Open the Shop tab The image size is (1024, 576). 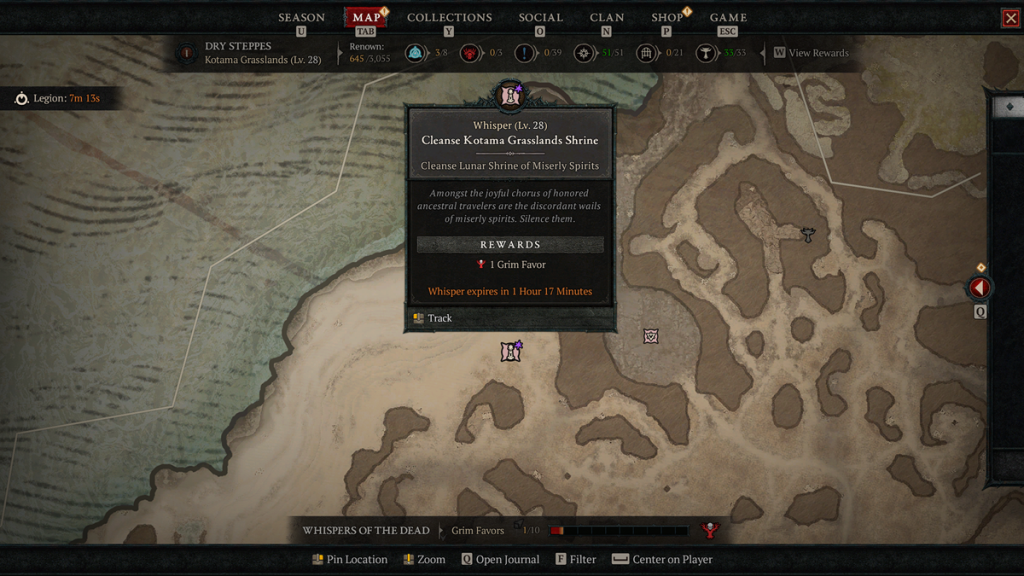[x=667, y=18]
